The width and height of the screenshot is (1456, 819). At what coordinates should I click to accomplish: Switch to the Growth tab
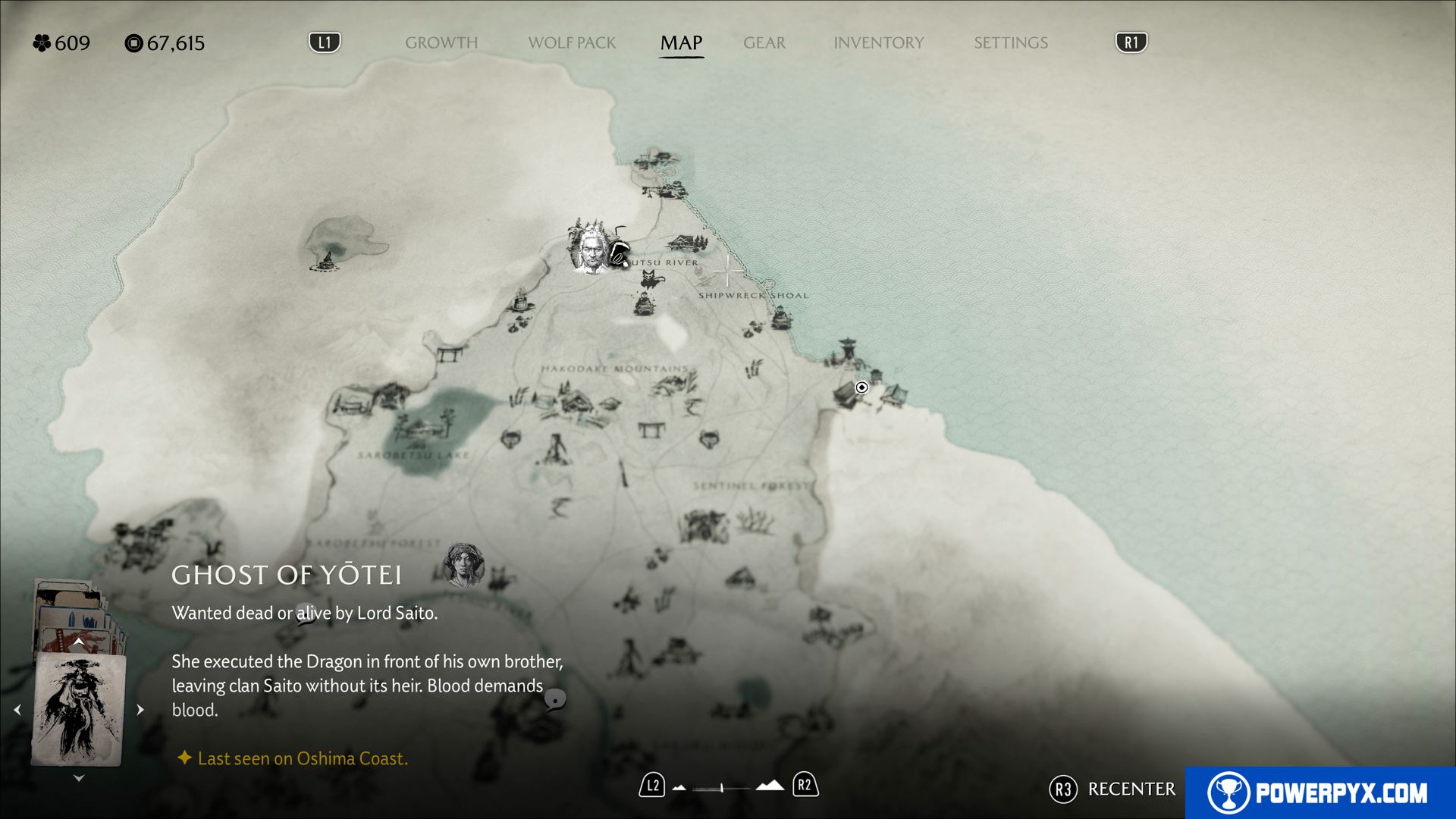point(441,43)
